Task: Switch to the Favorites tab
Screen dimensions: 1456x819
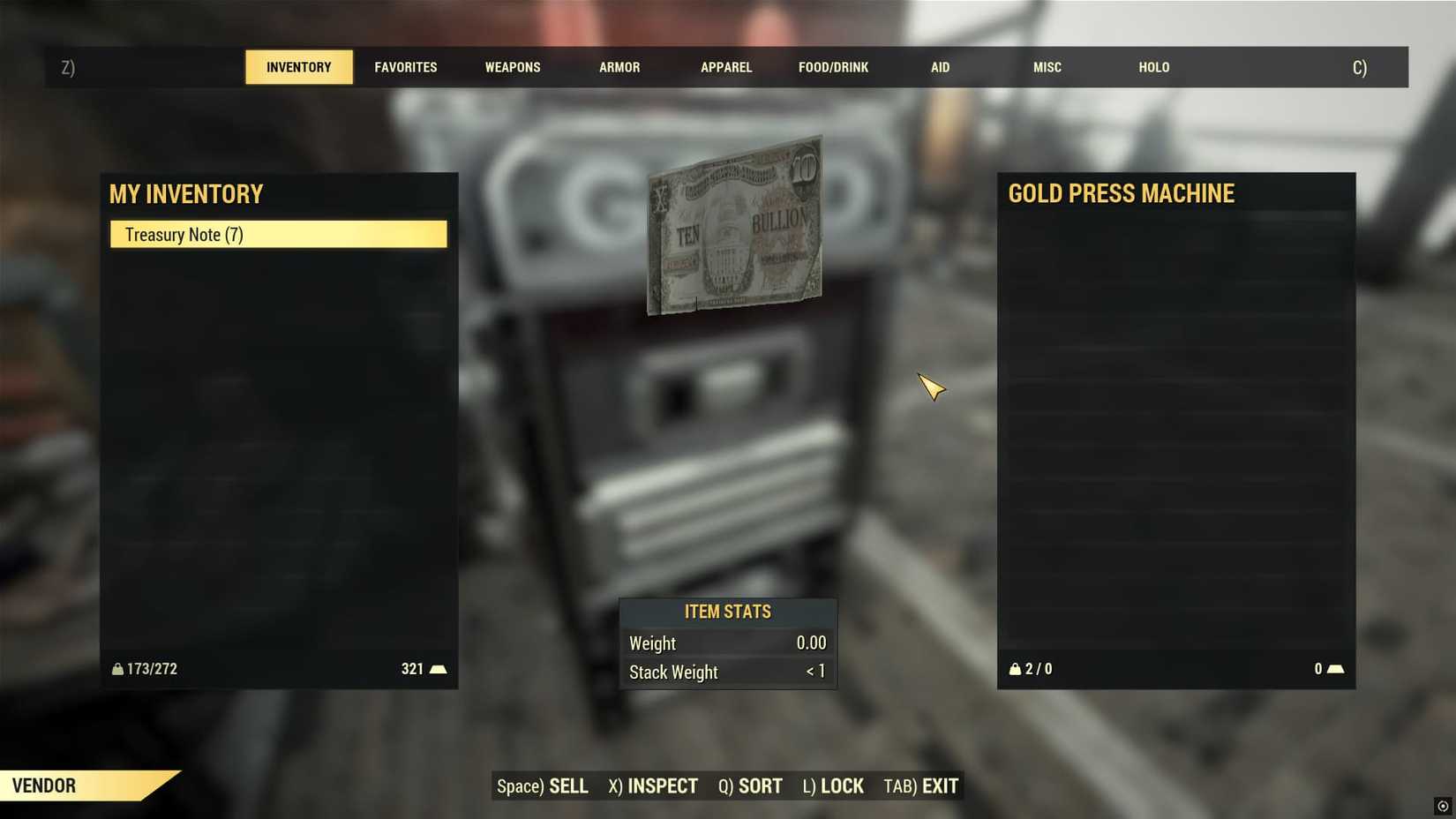Action: point(406,67)
